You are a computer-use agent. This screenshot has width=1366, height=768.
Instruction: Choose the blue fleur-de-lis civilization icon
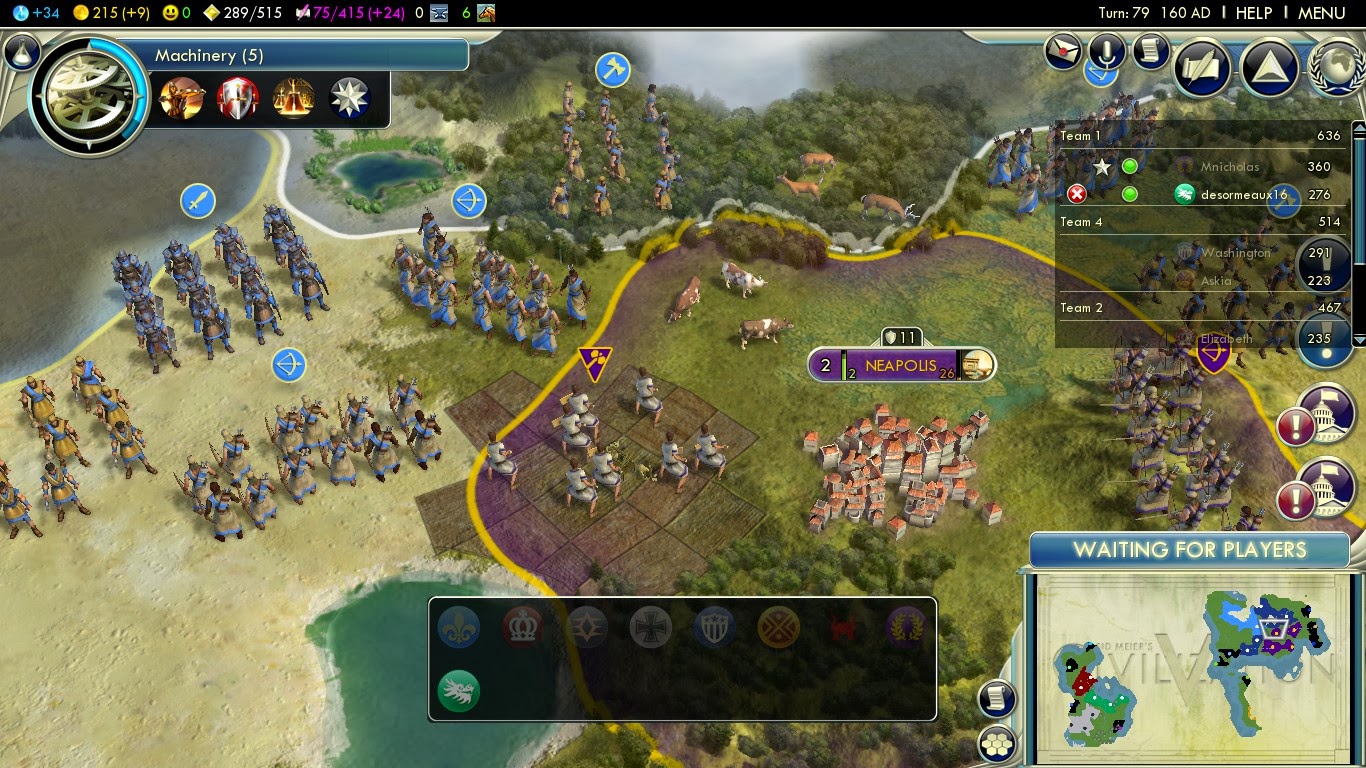(x=459, y=628)
